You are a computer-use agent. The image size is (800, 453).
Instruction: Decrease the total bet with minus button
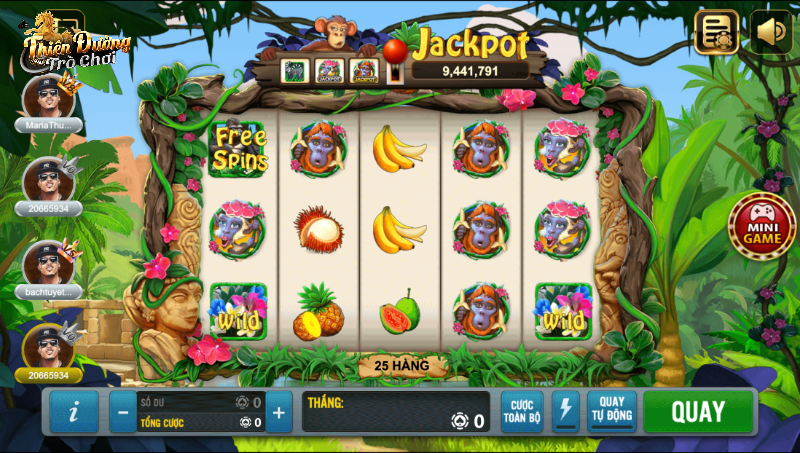(123, 411)
